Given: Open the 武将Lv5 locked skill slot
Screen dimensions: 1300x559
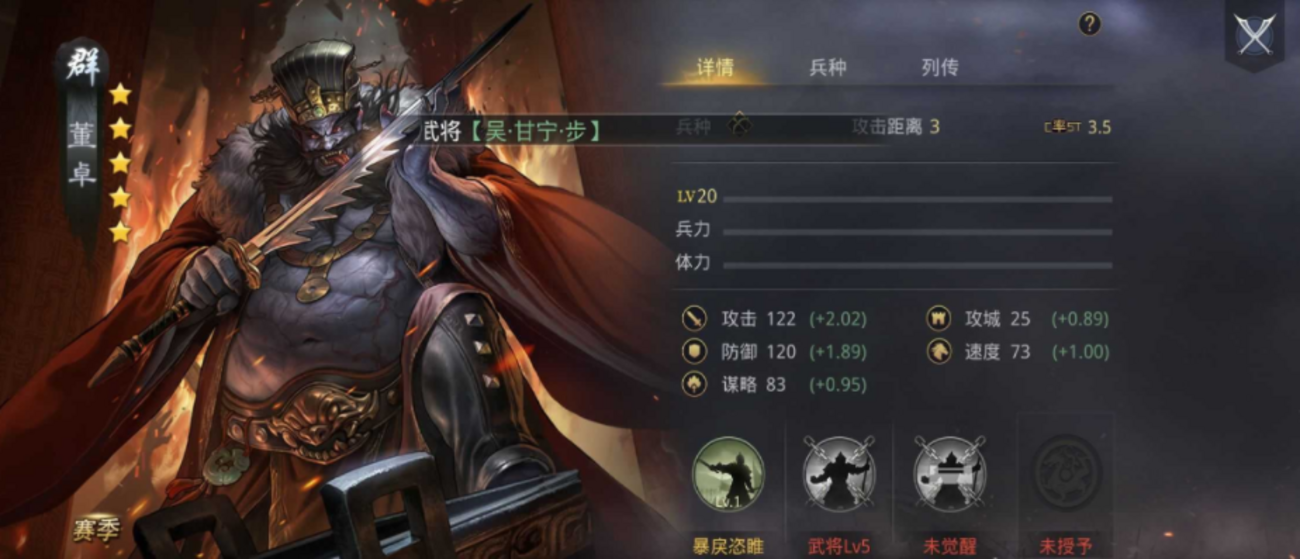Looking at the screenshot, I should pos(839,474).
